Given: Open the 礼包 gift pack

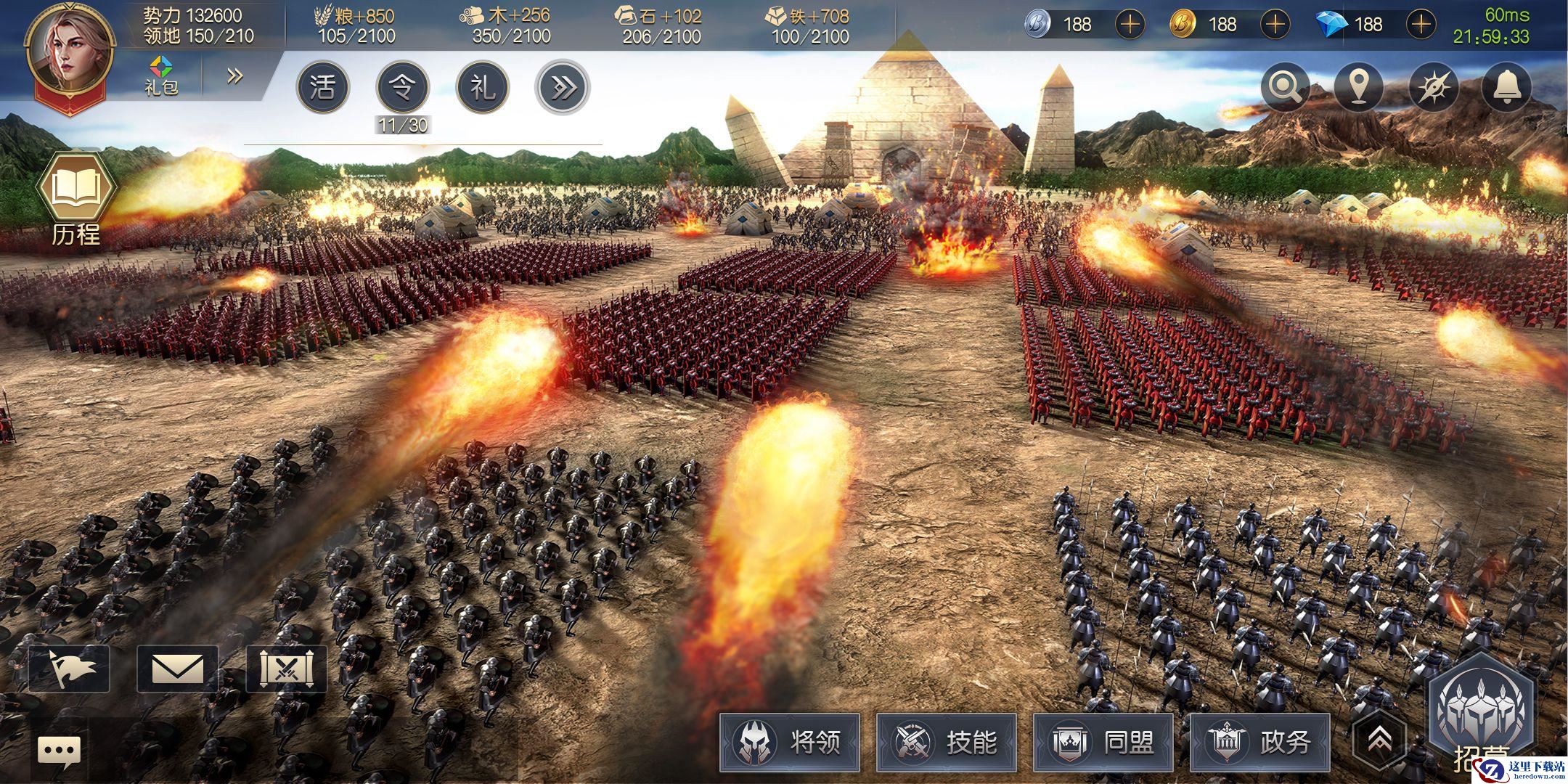Looking at the screenshot, I should (161, 75).
